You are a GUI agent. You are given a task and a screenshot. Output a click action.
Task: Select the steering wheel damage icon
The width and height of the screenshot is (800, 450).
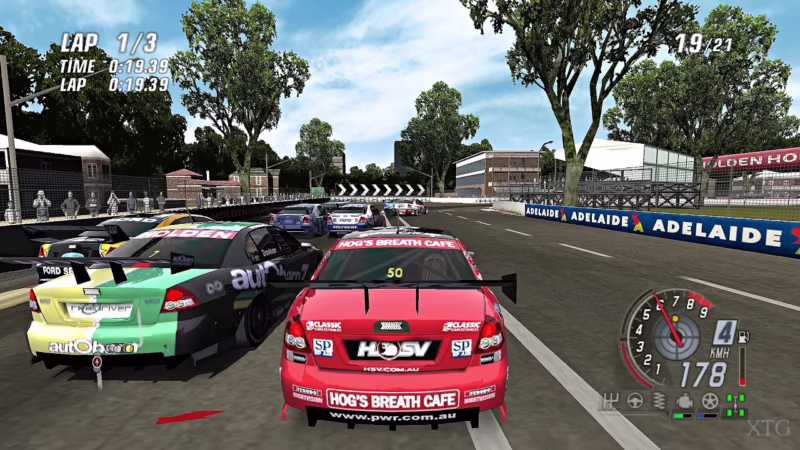click(633, 402)
